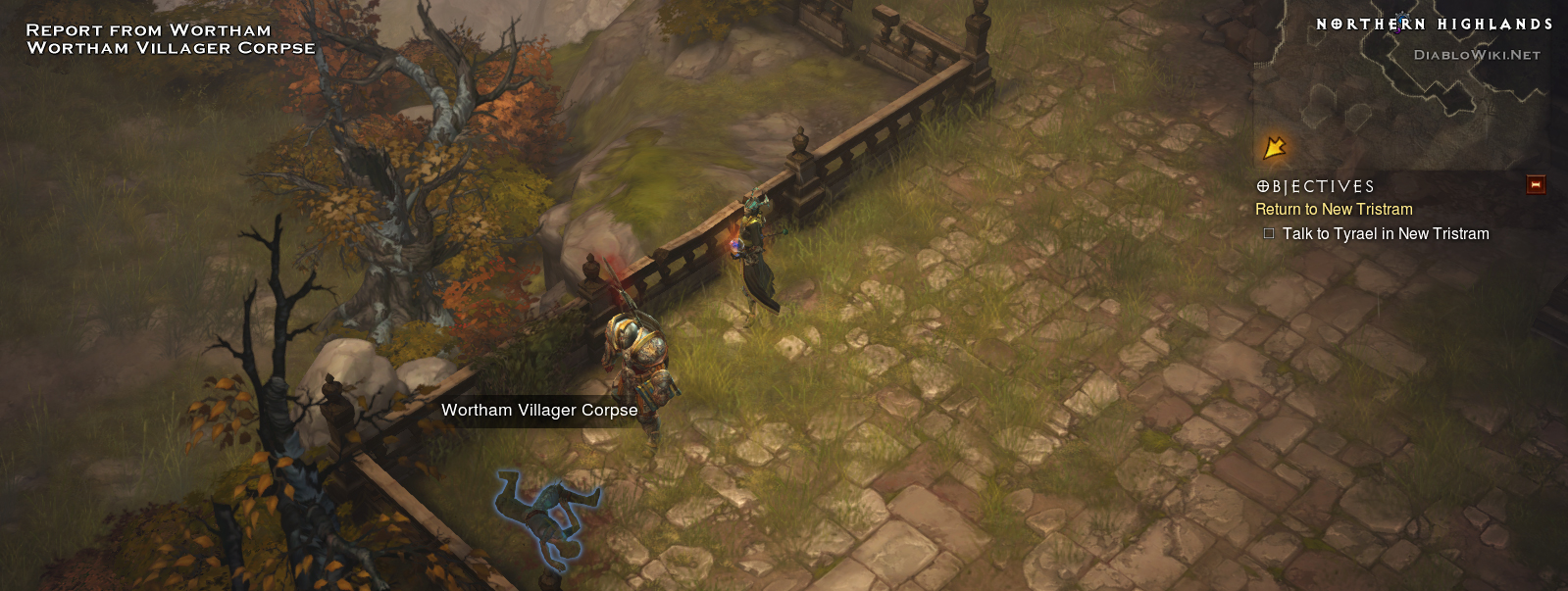Select the Return to New Tristram quest
This screenshot has width=1568, height=591.
pos(1334,209)
